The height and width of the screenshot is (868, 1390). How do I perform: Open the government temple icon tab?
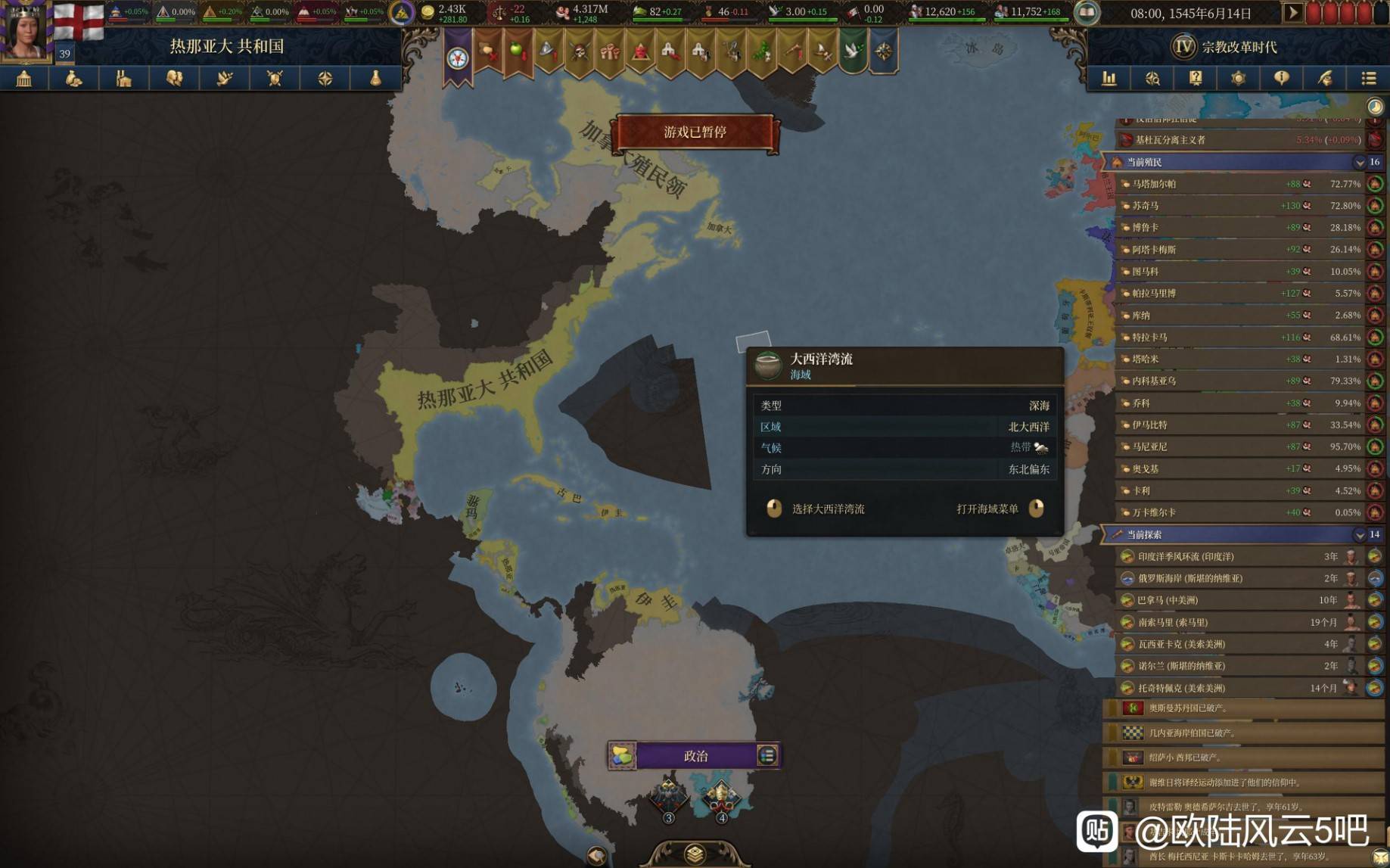(x=24, y=79)
